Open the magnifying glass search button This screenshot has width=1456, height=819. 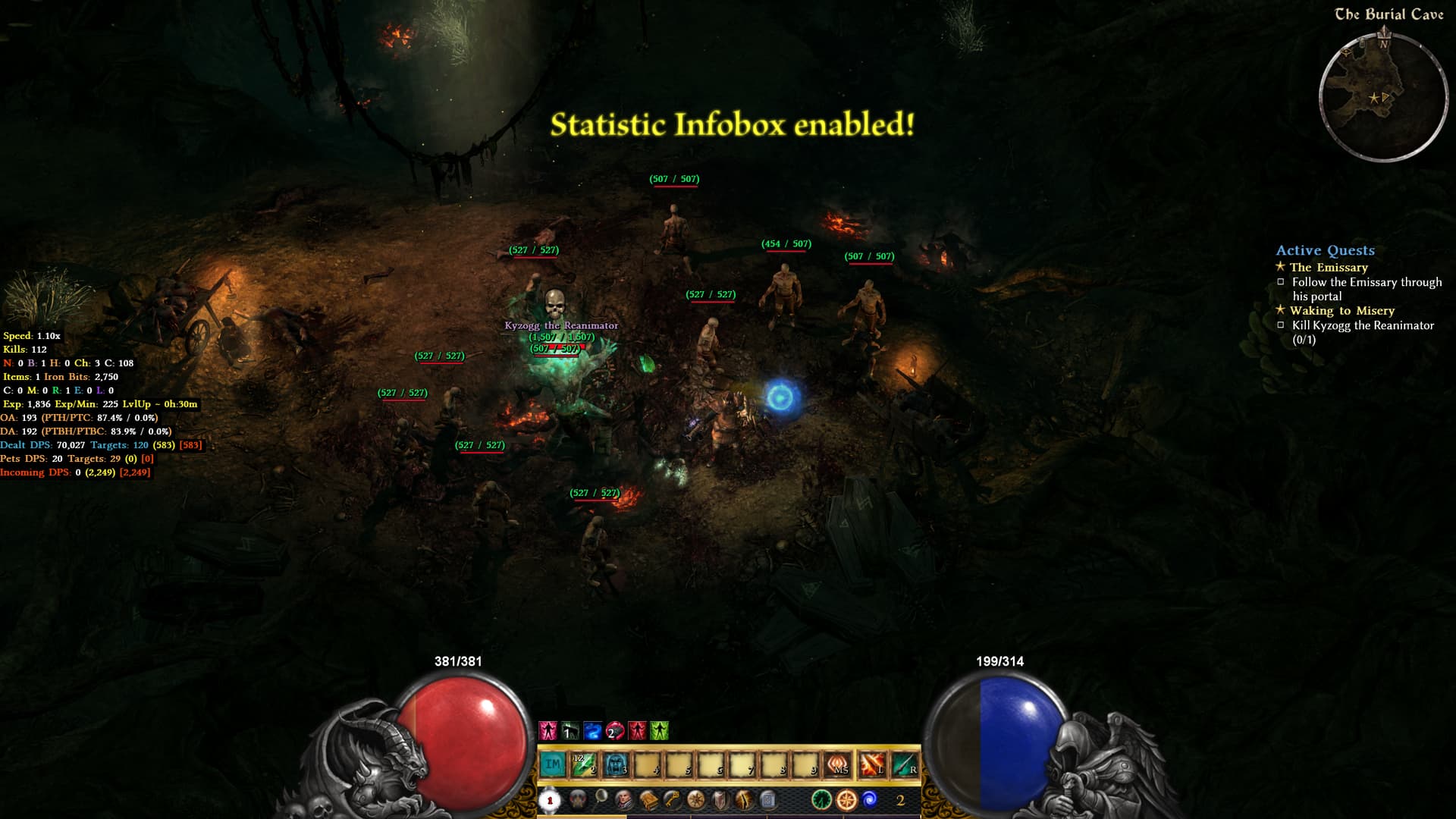pos(601,796)
